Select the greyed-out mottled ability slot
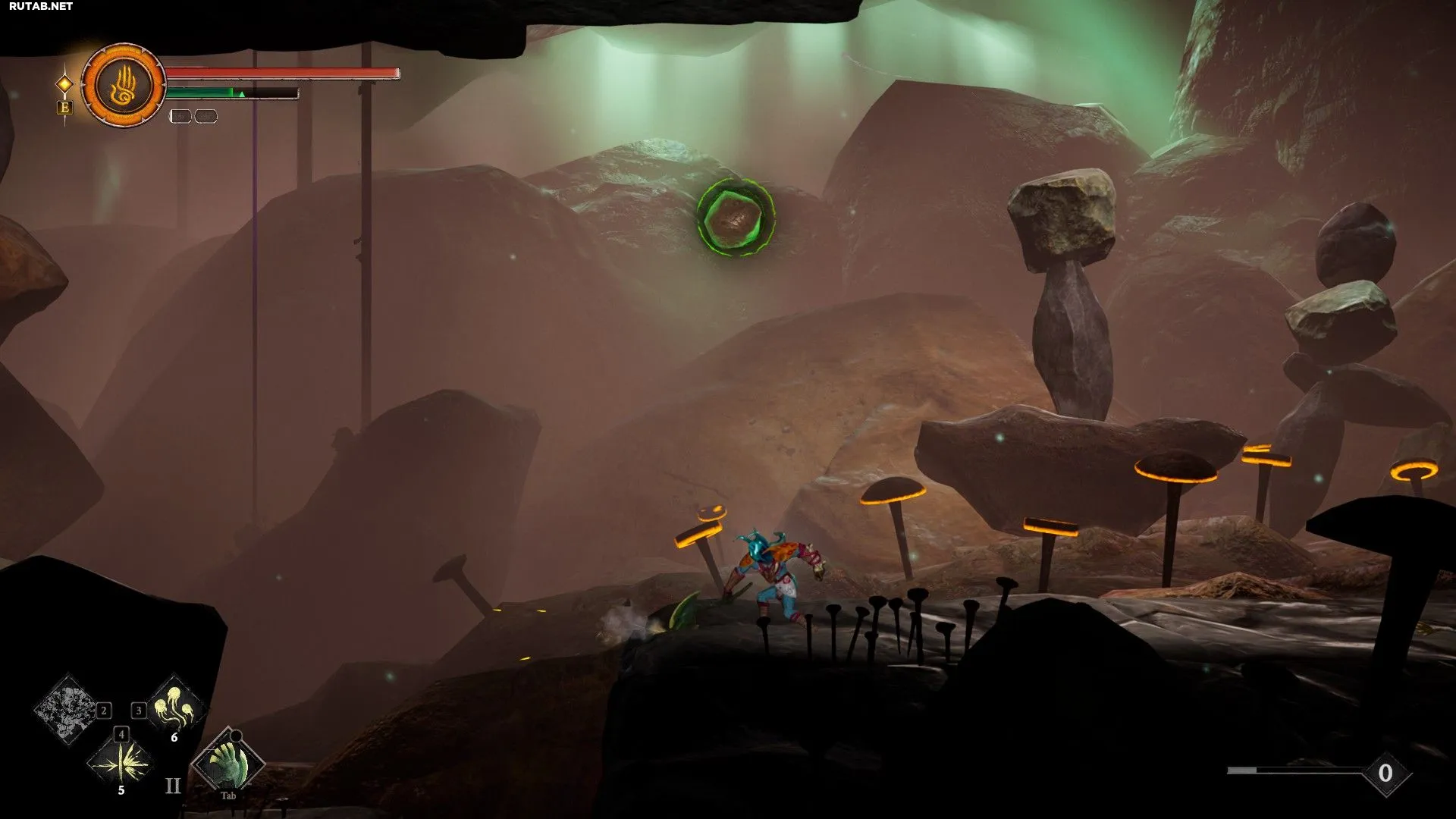Screen dimensions: 1456x819 [x=68, y=709]
